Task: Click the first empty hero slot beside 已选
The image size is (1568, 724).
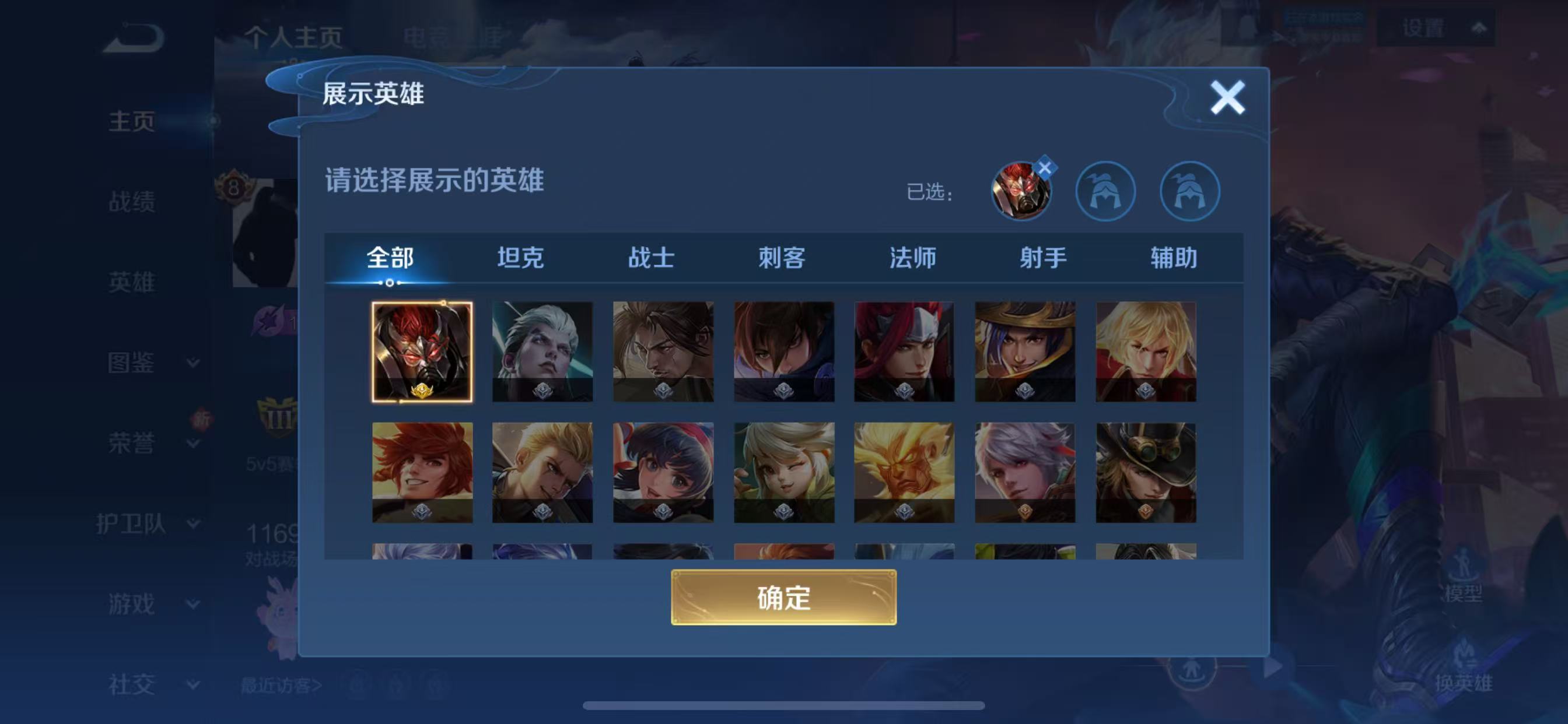Action: pos(1106,191)
